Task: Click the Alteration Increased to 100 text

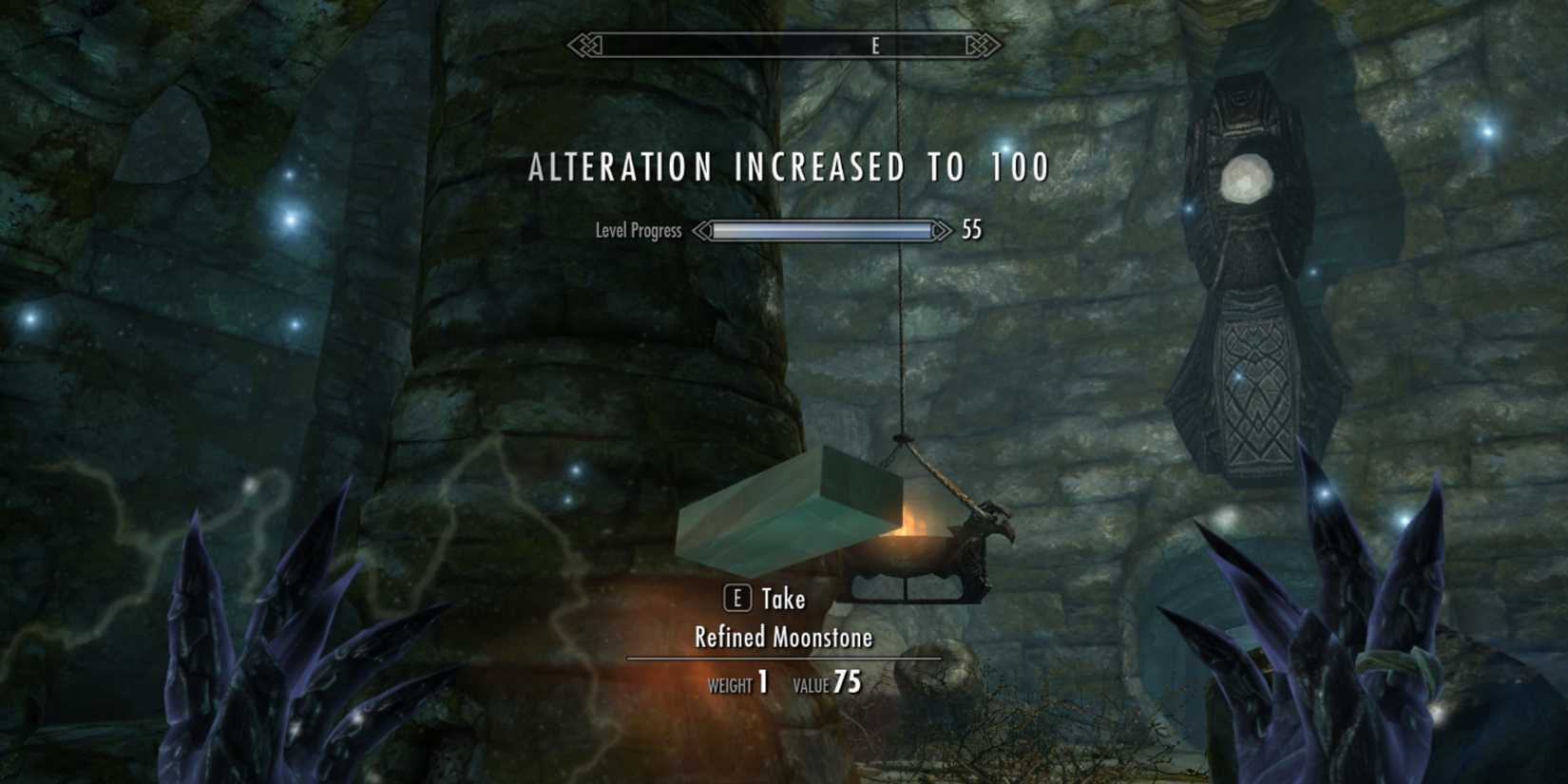Action: click(x=784, y=166)
